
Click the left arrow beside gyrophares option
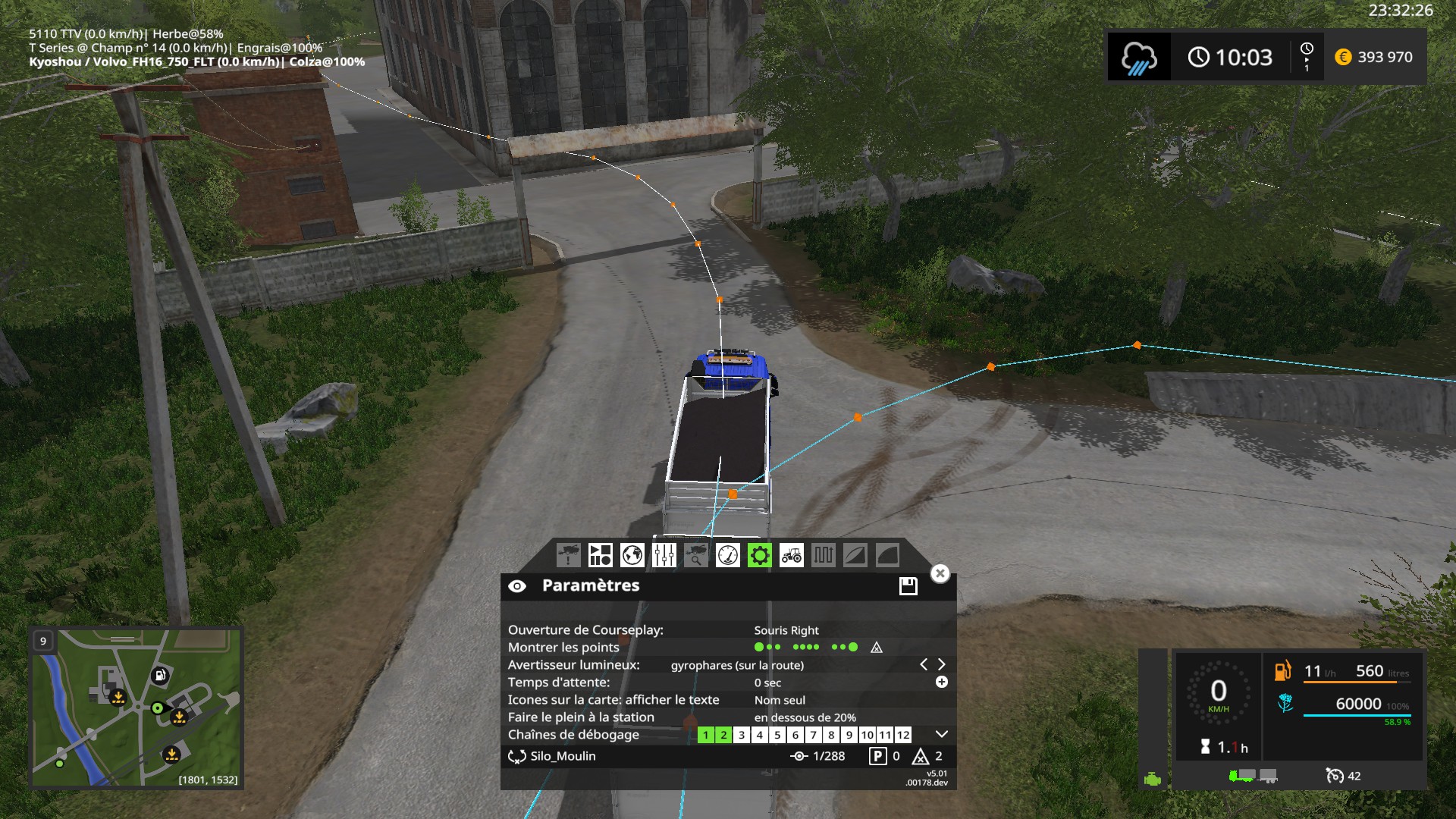(x=924, y=664)
